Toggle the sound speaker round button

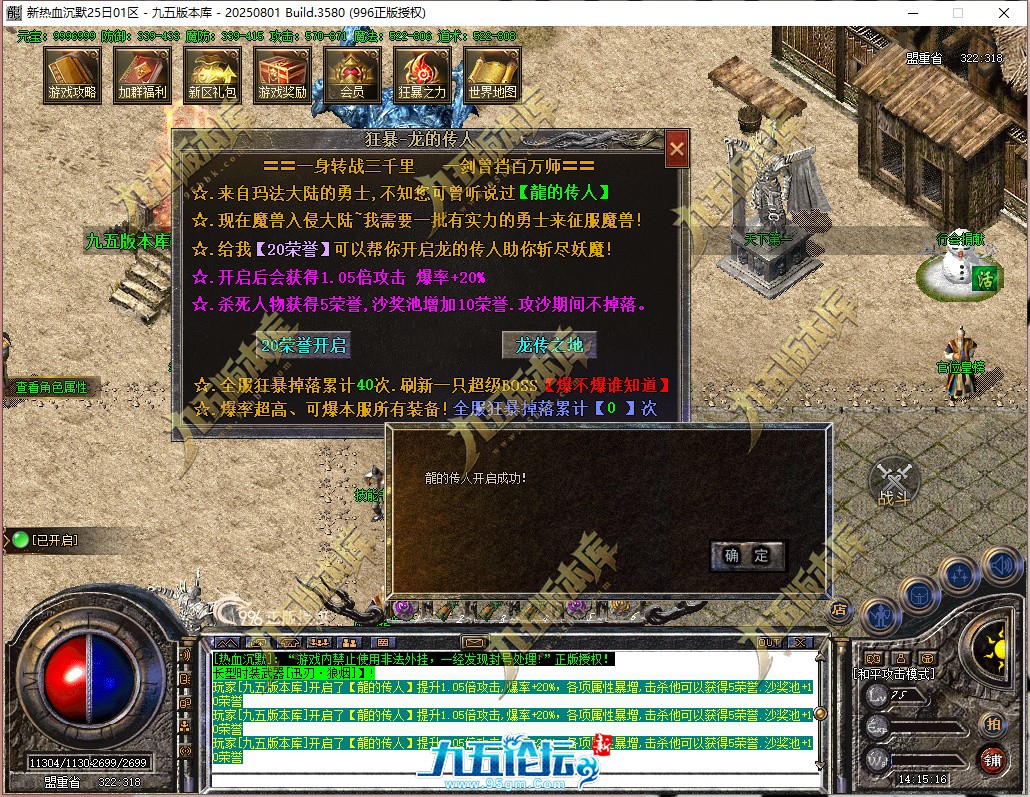click(x=1000, y=566)
